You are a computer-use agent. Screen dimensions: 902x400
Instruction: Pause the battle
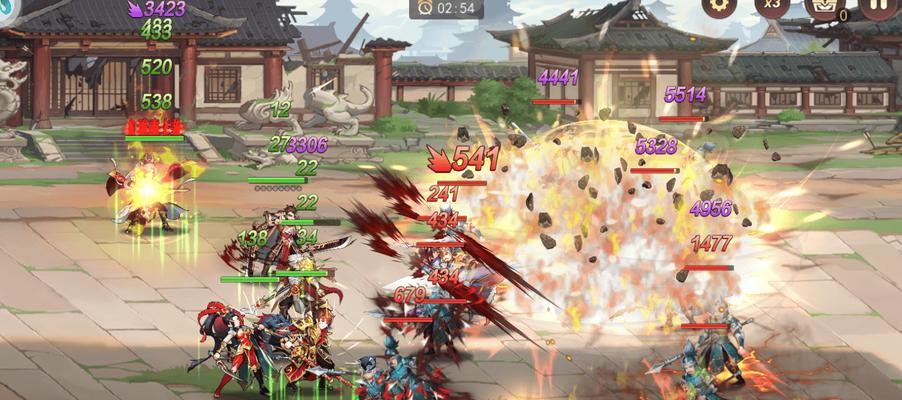(x=877, y=5)
